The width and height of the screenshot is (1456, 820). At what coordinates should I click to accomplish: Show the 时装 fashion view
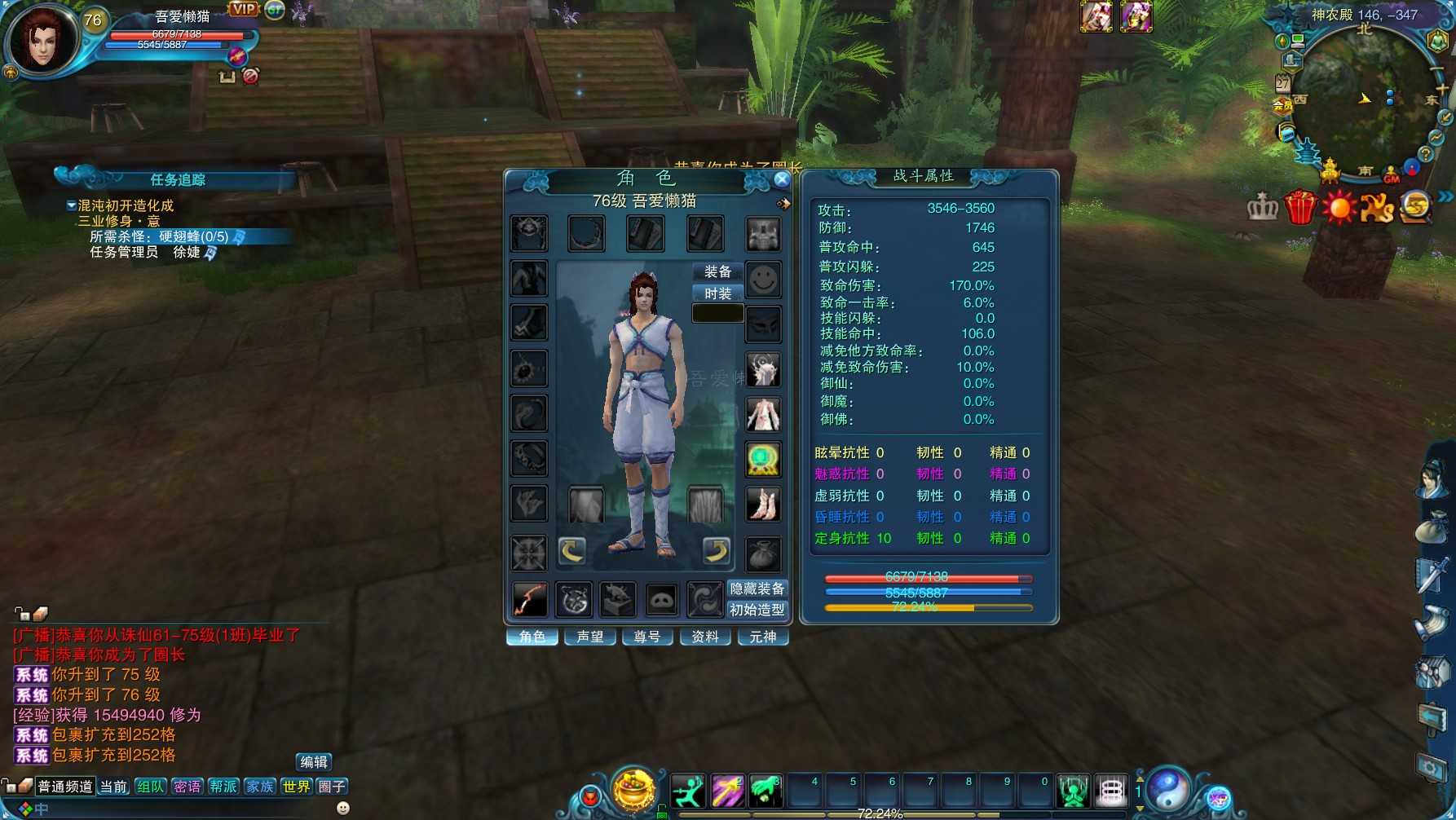tap(717, 293)
